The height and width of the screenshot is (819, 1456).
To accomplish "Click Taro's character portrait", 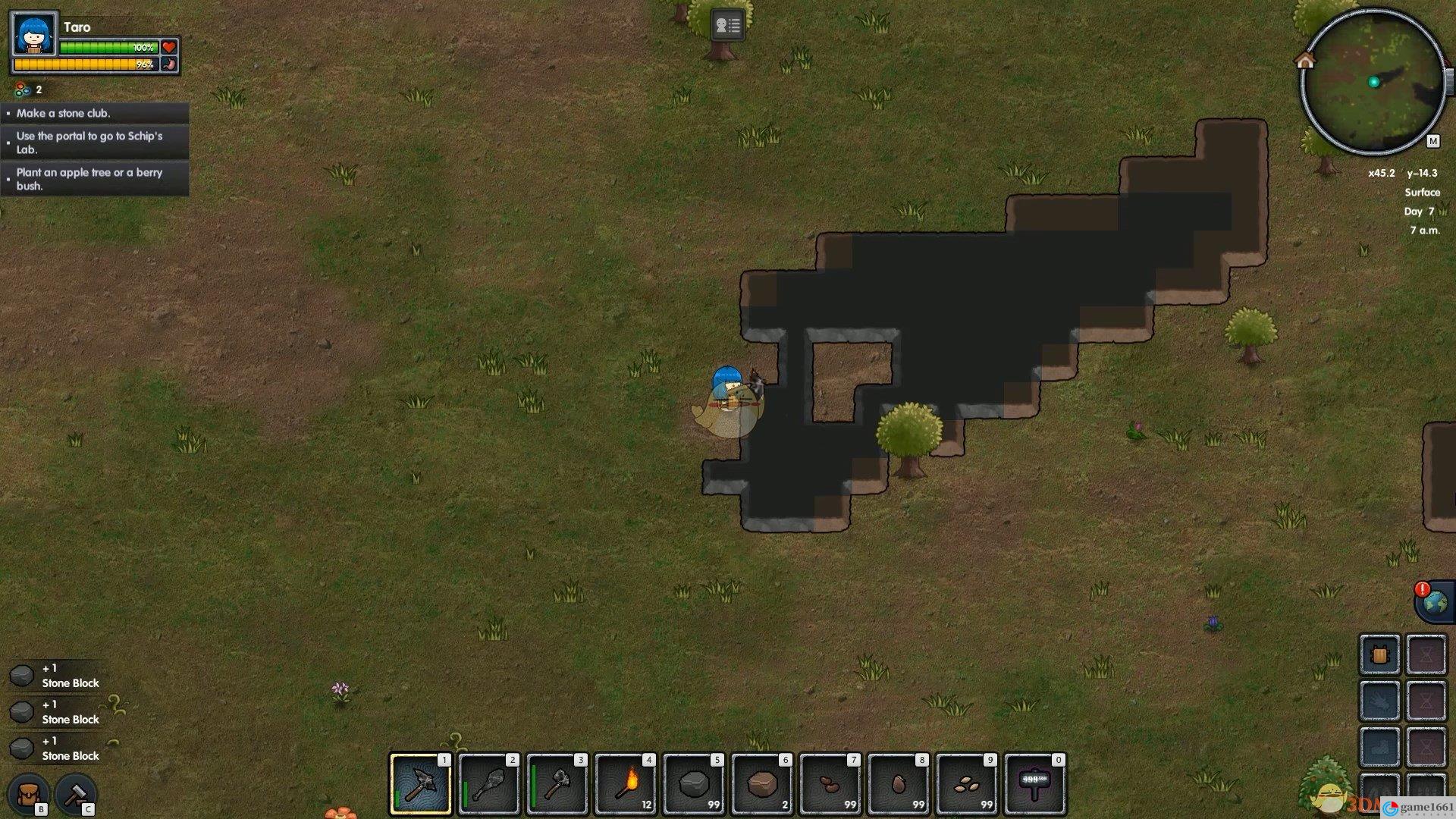I will point(34,34).
